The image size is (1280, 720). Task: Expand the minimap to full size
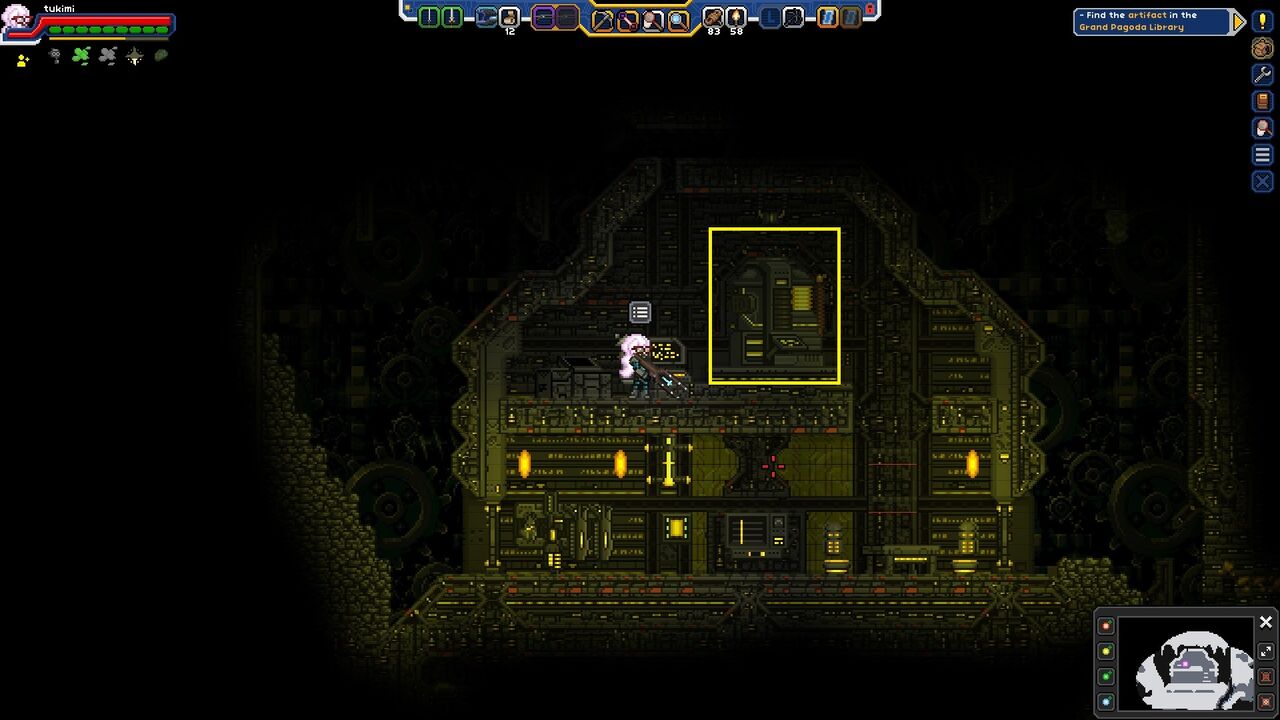click(x=1266, y=650)
